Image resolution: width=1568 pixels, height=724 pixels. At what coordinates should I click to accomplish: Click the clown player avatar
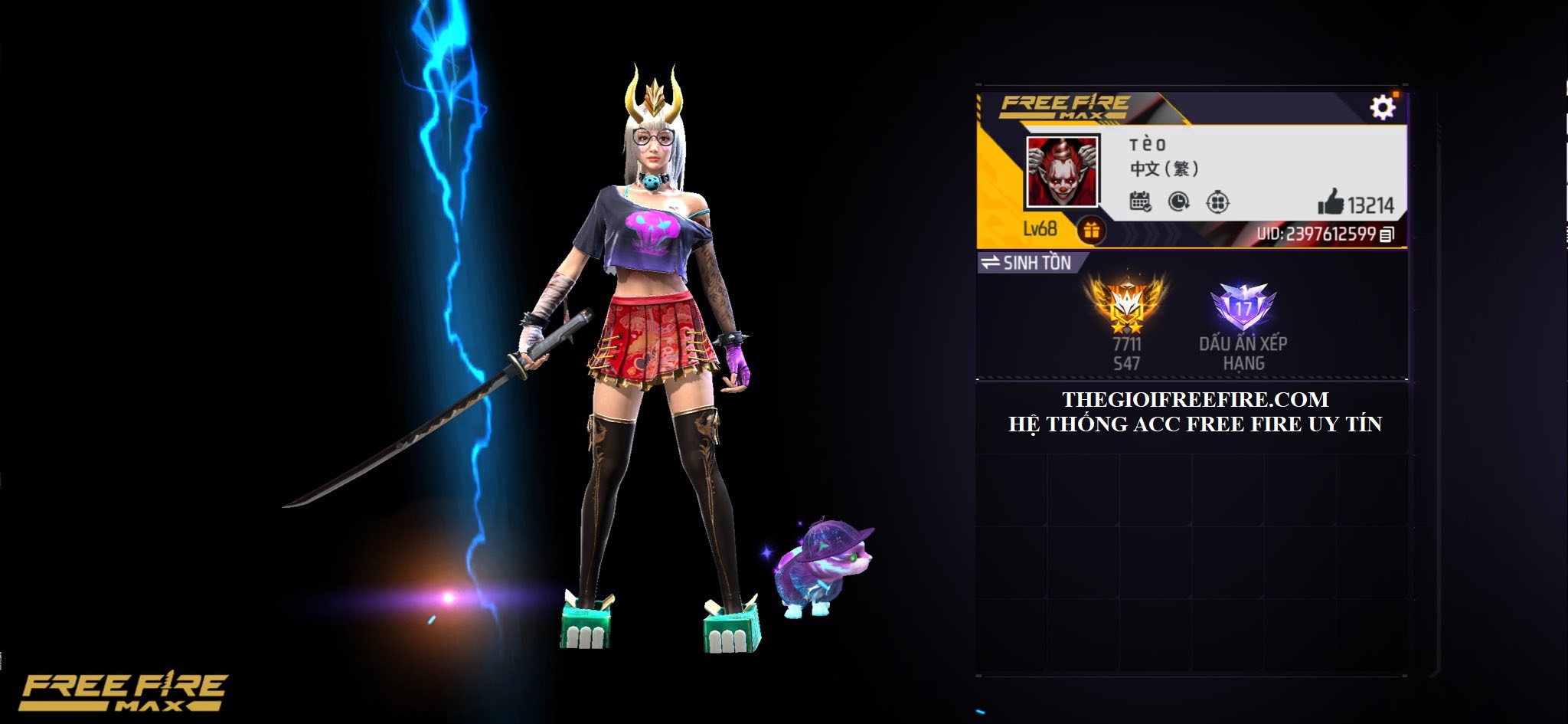coord(1062,172)
